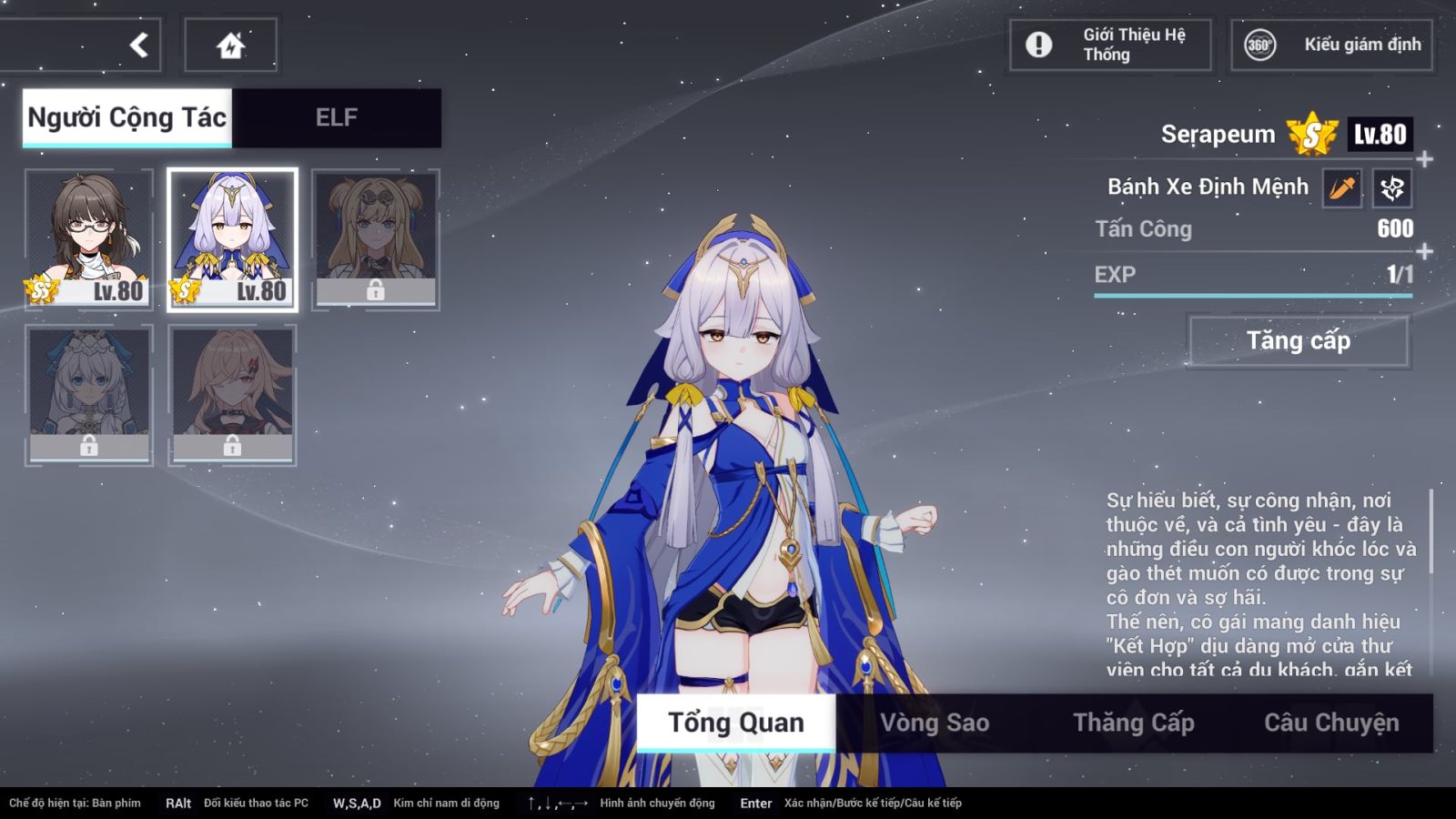Click the 360° rotation icon on Kiểu giám định
Image resolution: width=1456 pixels, height=819 pixels.
point(1259,43)
